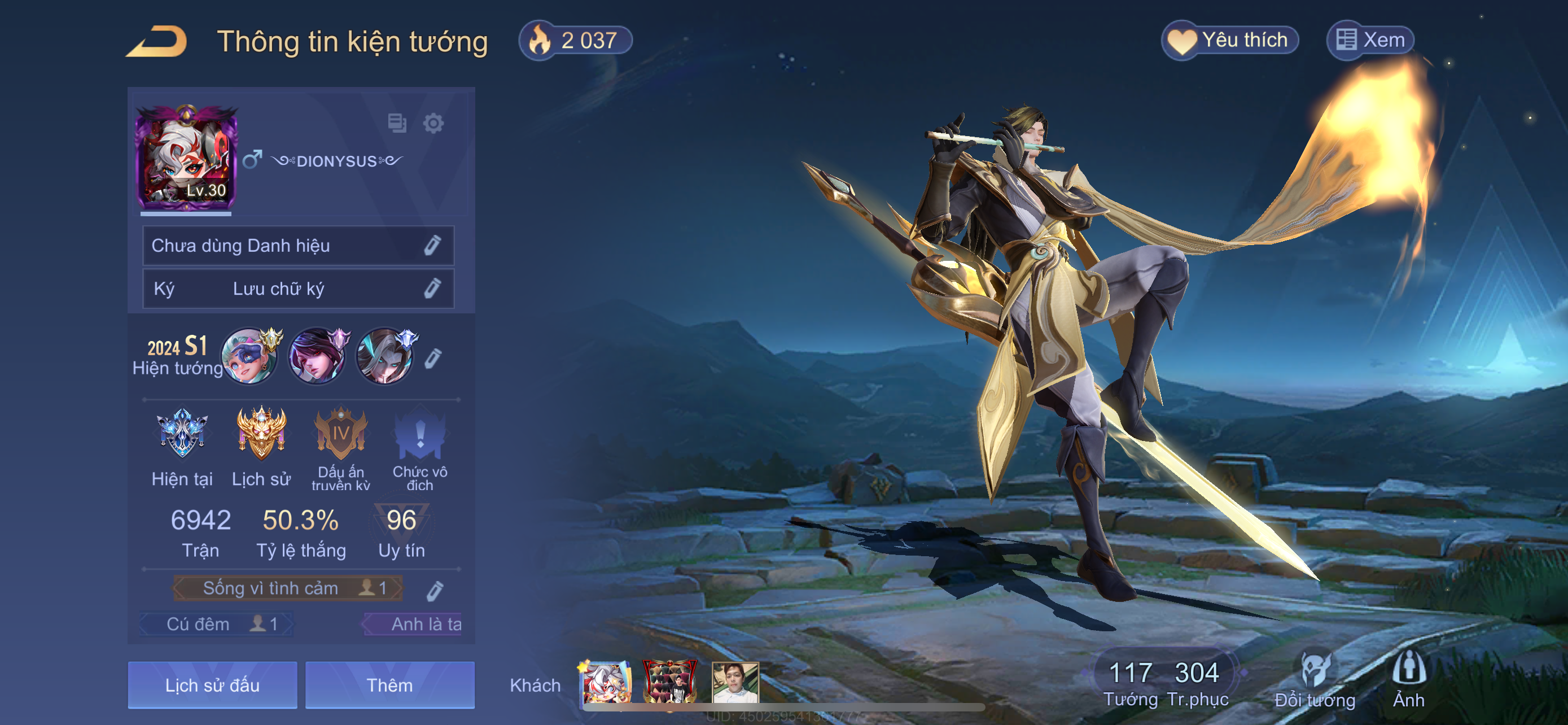This screenshot has width=1568, height=725.
Task: View the Hiện tại rank badge
Action: click(x=182, y=434)
